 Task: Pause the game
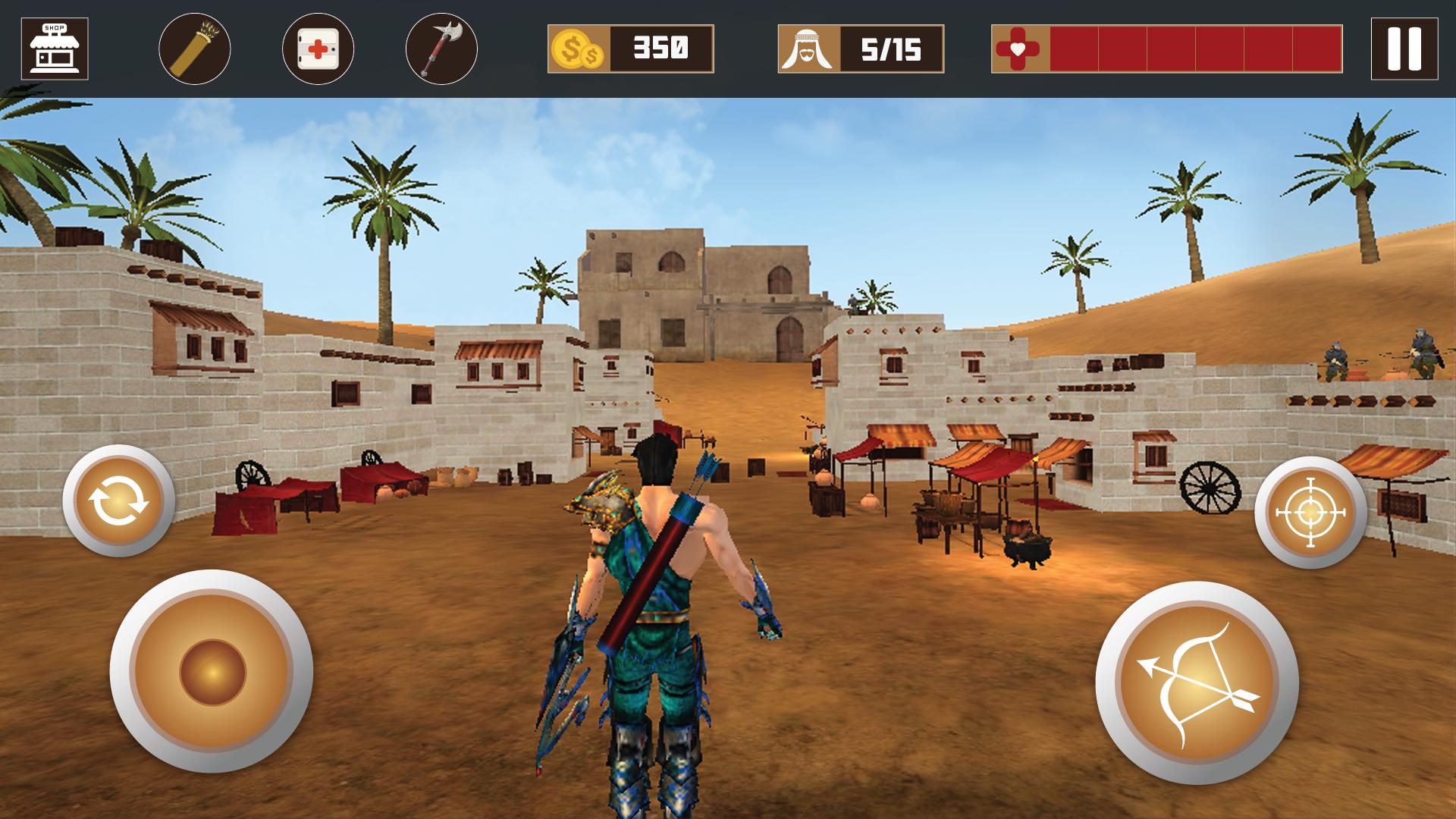tap(1404, 49)
